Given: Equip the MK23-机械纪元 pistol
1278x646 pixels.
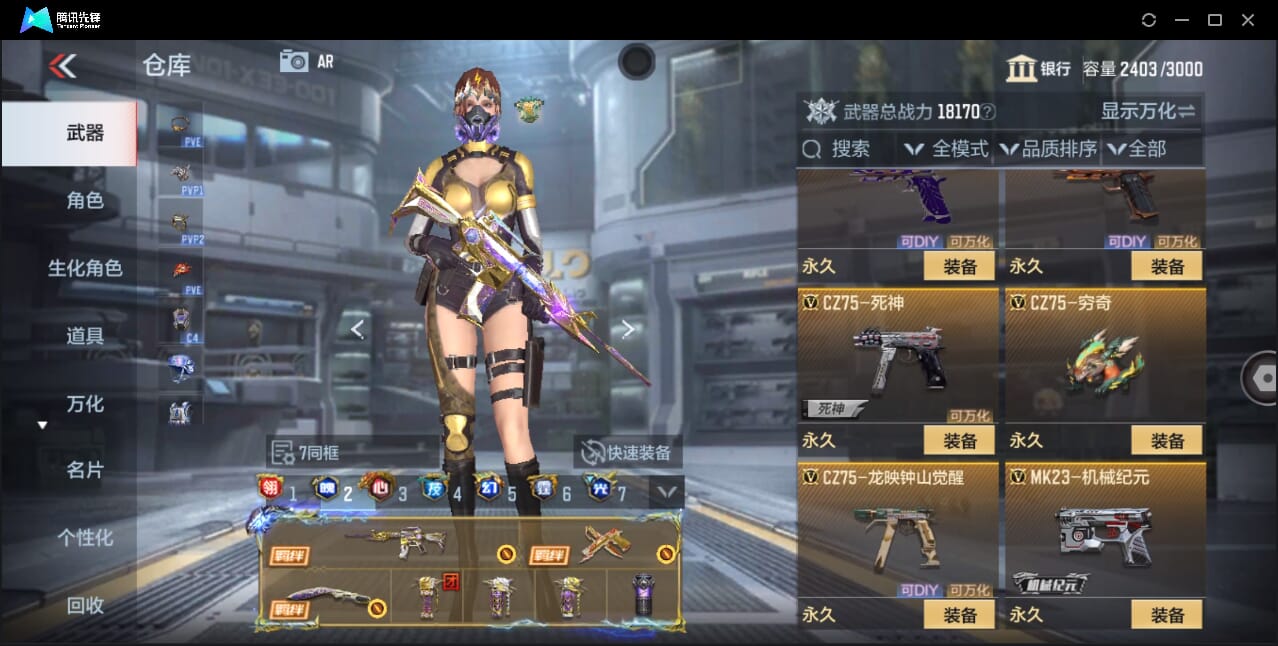Looking at the screenshot, I should pos(1166,615).
